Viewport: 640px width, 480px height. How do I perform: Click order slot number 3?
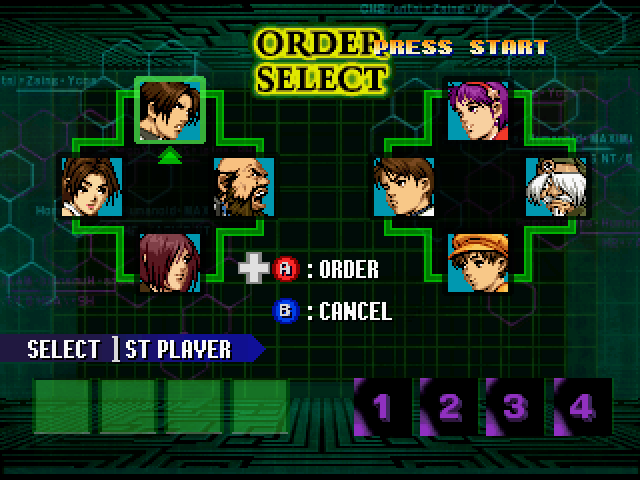point(514,406)
